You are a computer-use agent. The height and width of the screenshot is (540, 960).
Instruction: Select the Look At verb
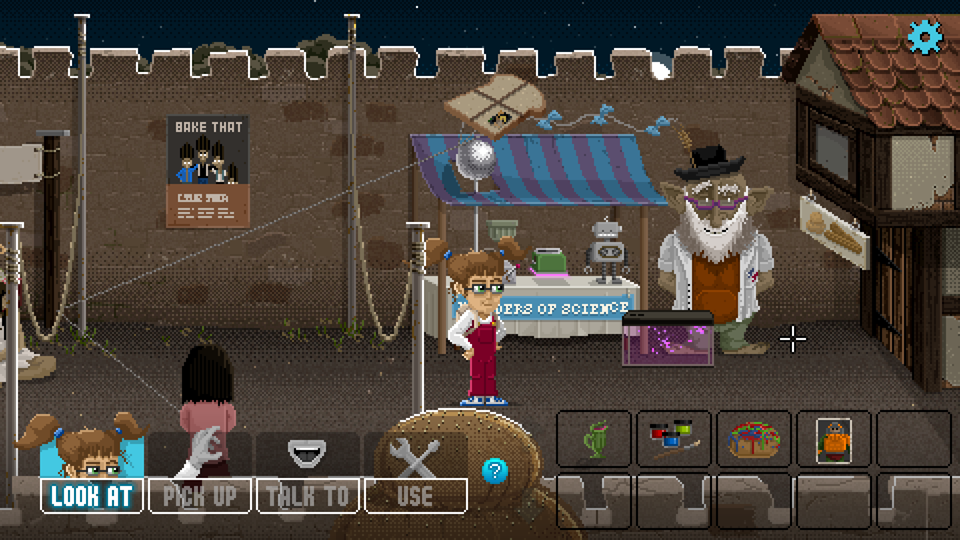click(92, 495)
